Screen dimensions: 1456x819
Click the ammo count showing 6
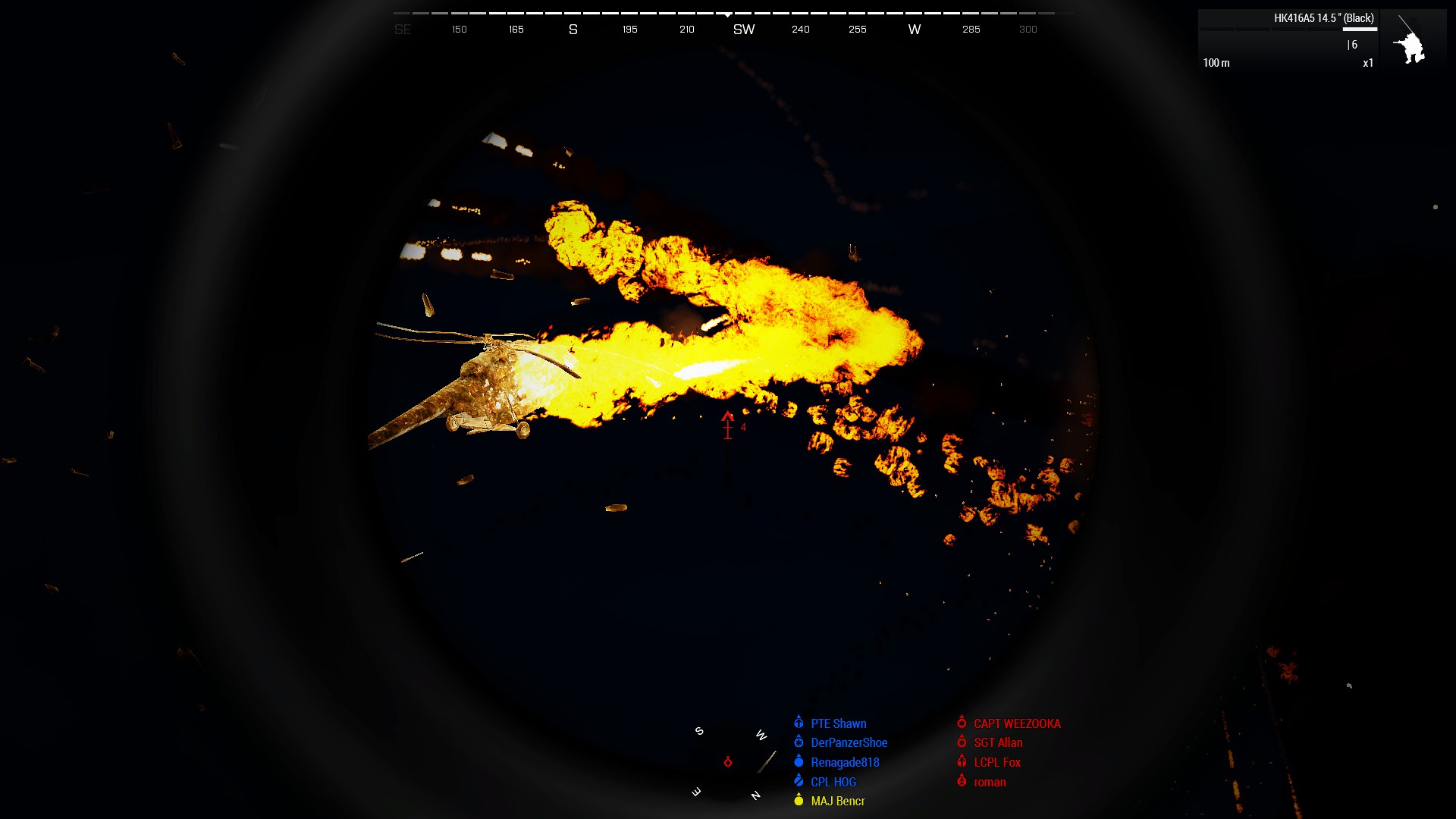pos(1354,45)
